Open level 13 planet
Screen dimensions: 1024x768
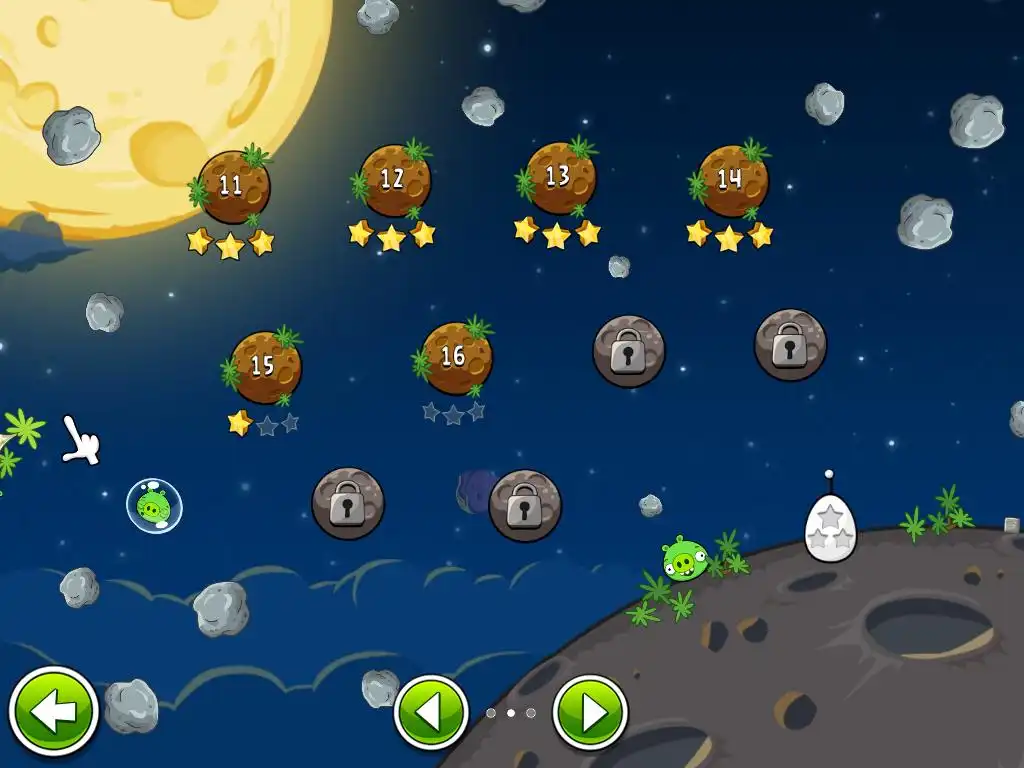560,178
